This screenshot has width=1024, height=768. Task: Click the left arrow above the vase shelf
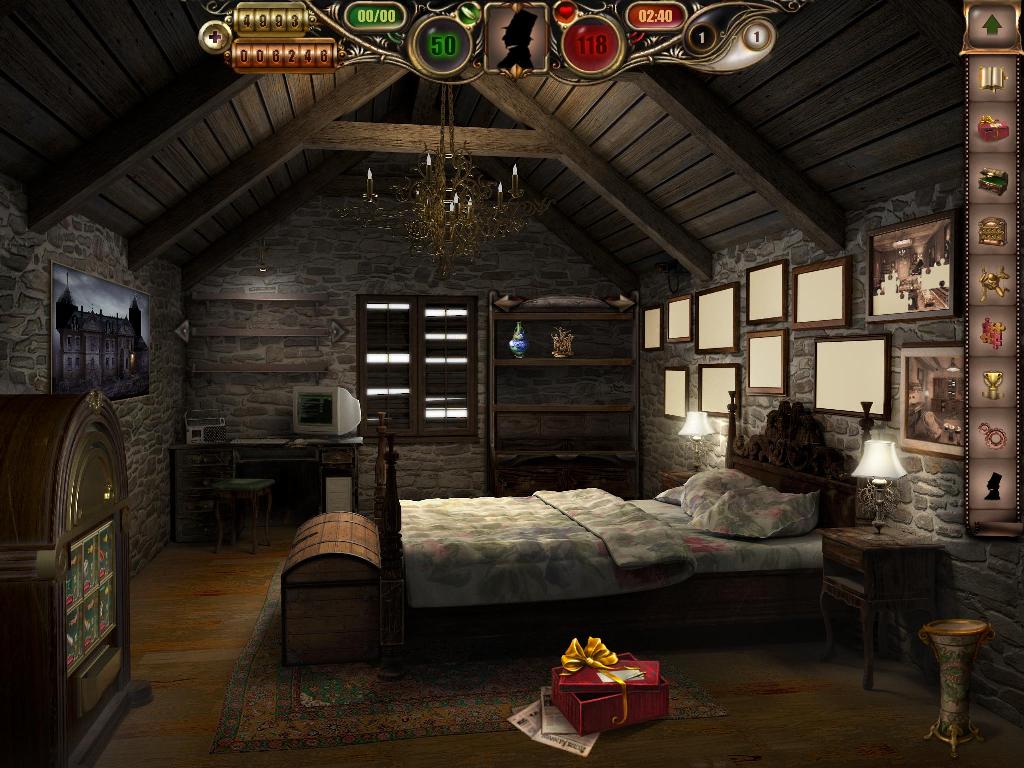pyautogui.click(x=504, y=303)
